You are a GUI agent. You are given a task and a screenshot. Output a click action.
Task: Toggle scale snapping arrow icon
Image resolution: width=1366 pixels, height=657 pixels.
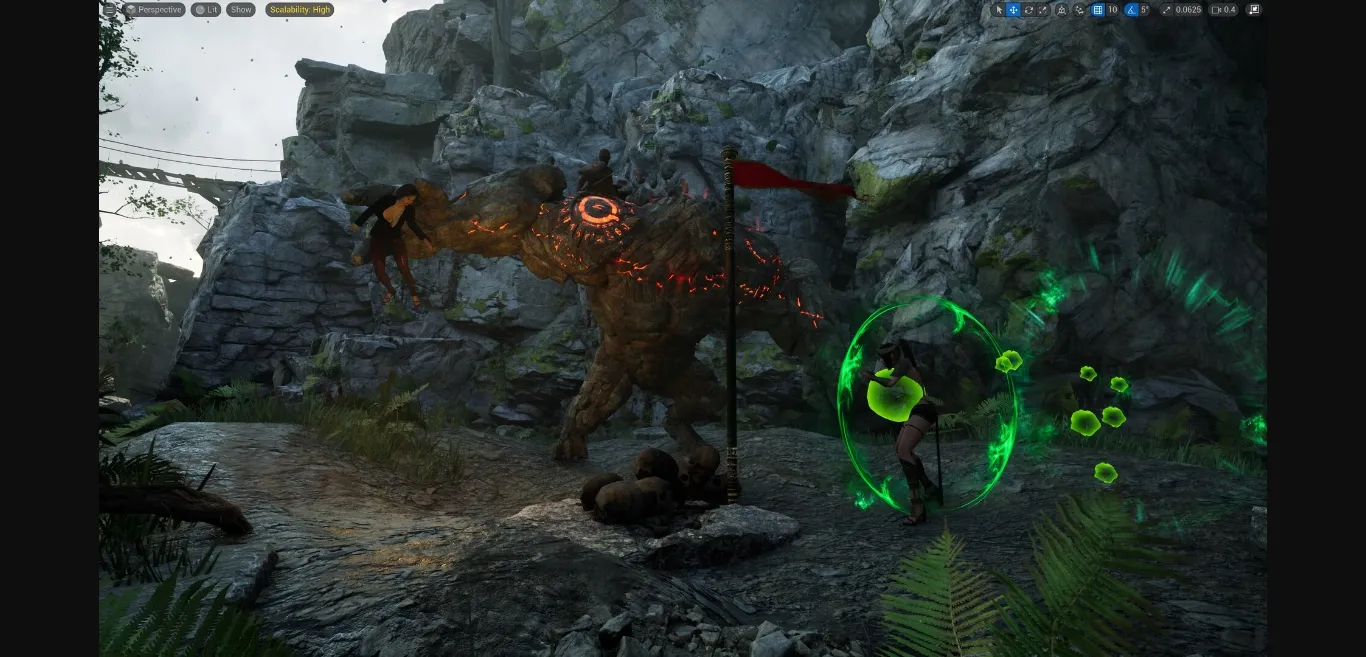(1166, 10)
